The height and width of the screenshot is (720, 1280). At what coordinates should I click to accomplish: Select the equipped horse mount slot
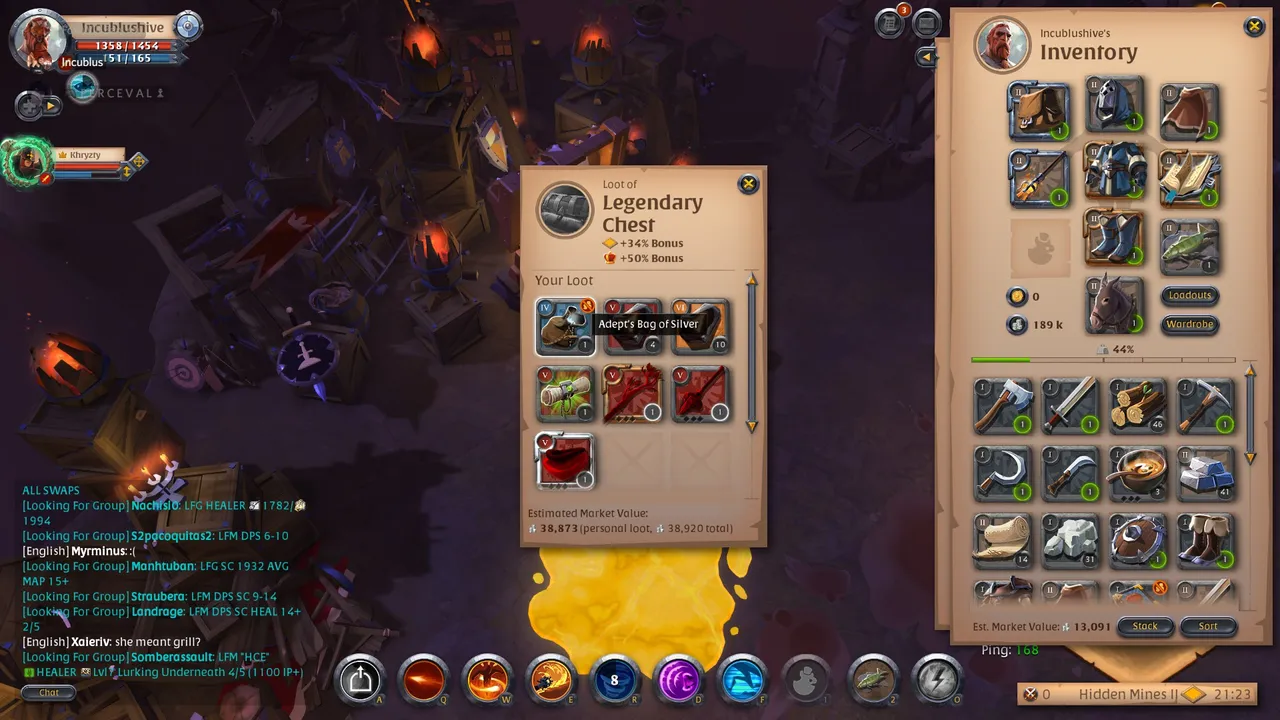pos(1114,305)
